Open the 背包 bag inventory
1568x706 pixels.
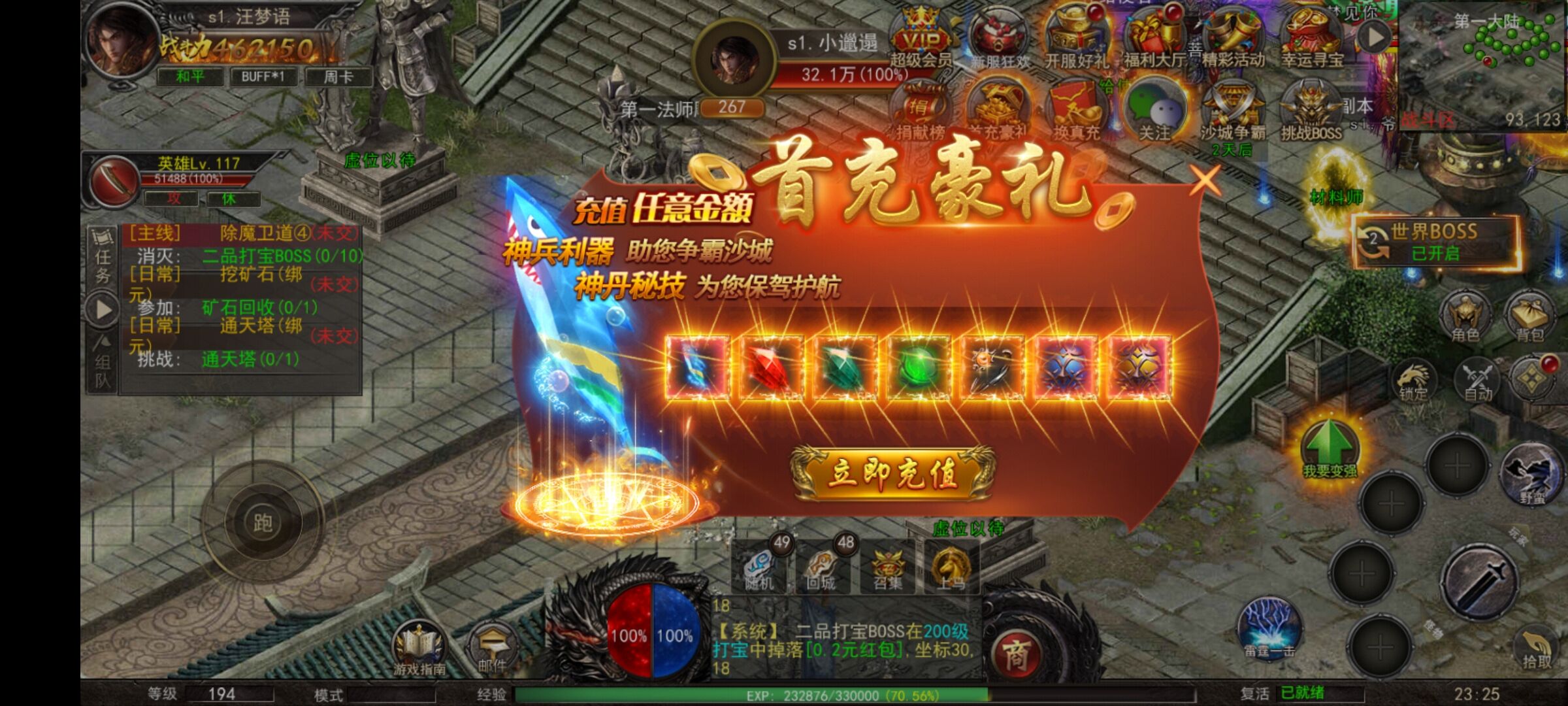(x=1530, y=317)
